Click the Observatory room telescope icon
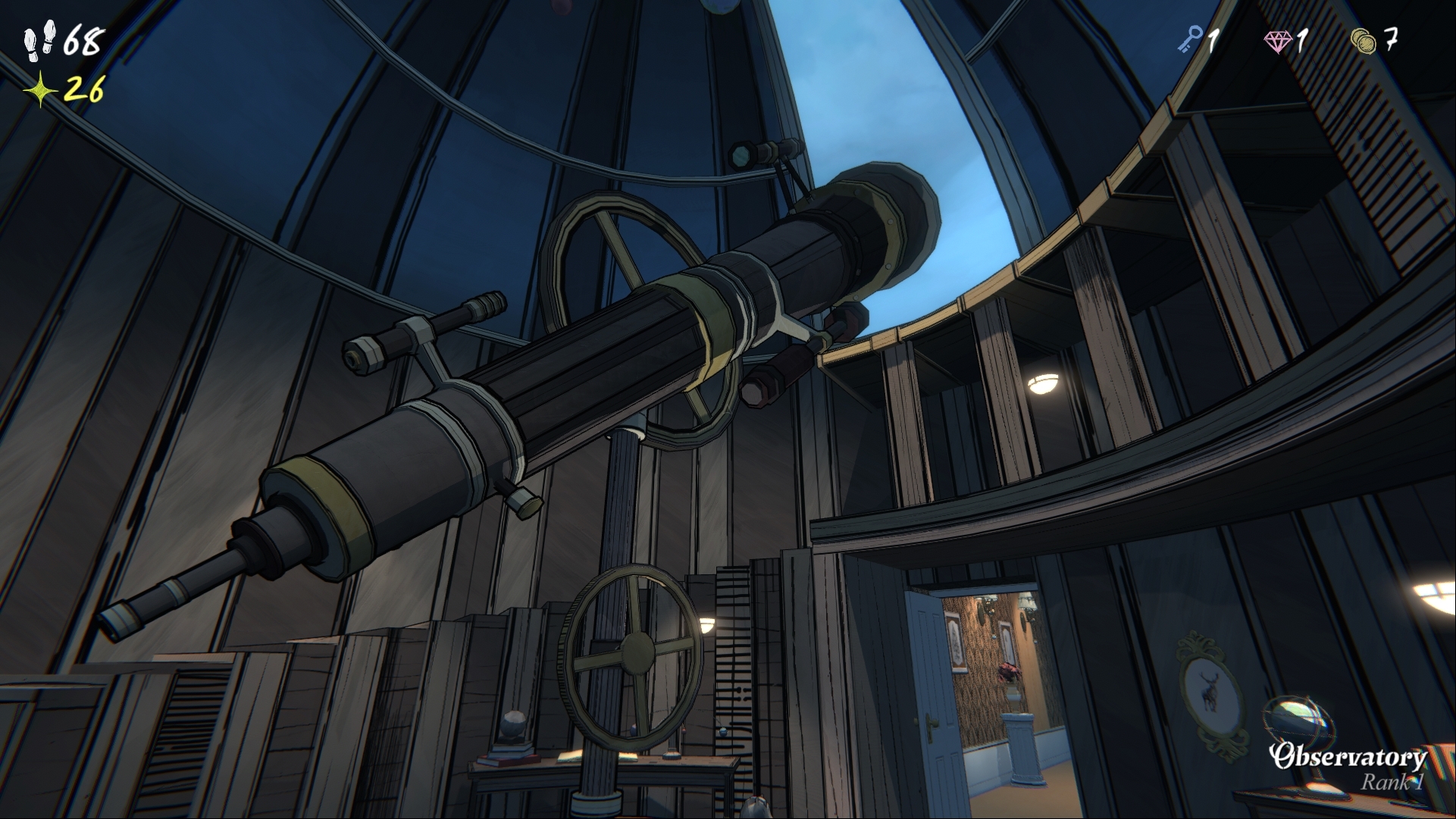The image size is (1456, 819). click(x=1298, y=724)
